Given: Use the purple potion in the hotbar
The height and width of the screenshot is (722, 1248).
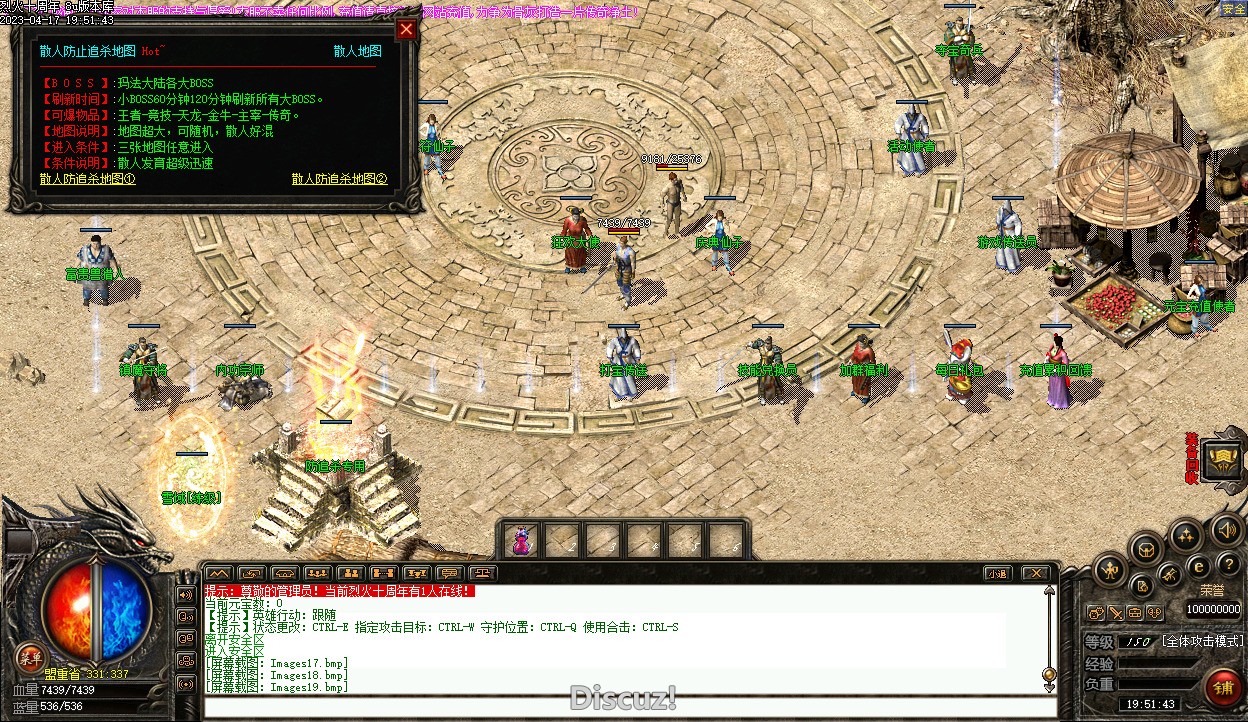Looking at the screenshot, I should click(521, 541).
